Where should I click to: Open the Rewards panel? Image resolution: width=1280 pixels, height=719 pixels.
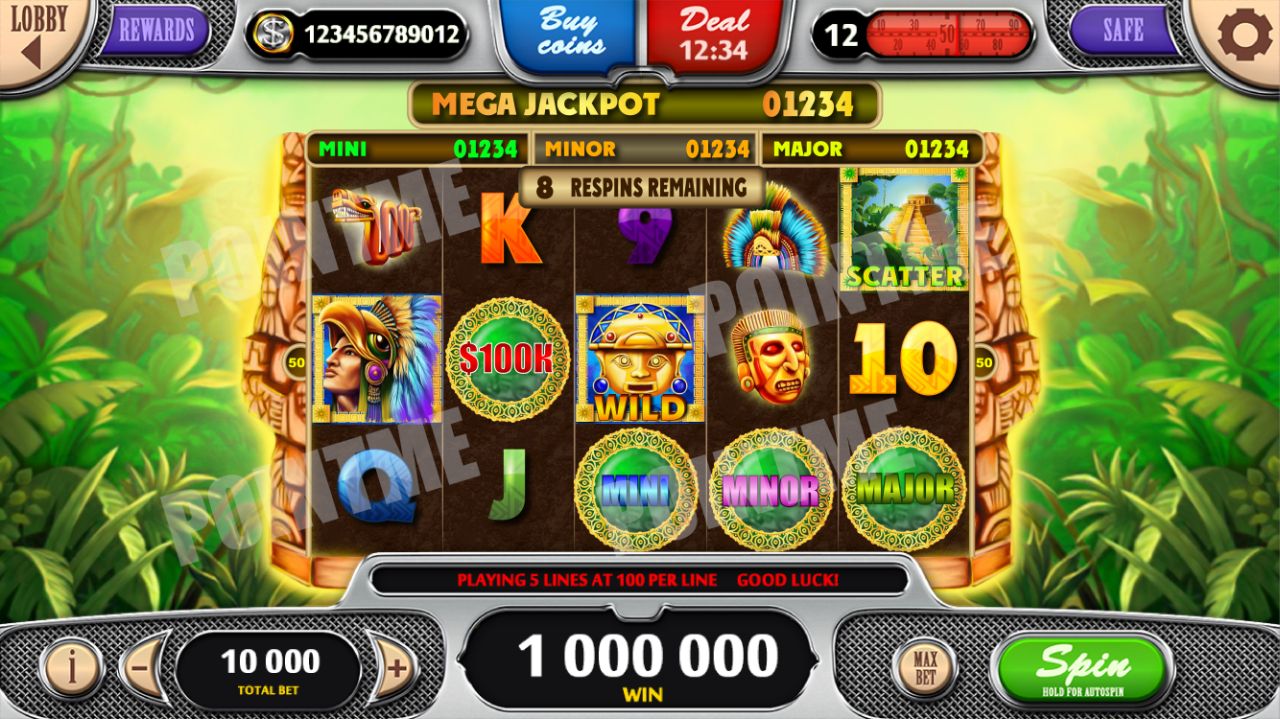155,31
